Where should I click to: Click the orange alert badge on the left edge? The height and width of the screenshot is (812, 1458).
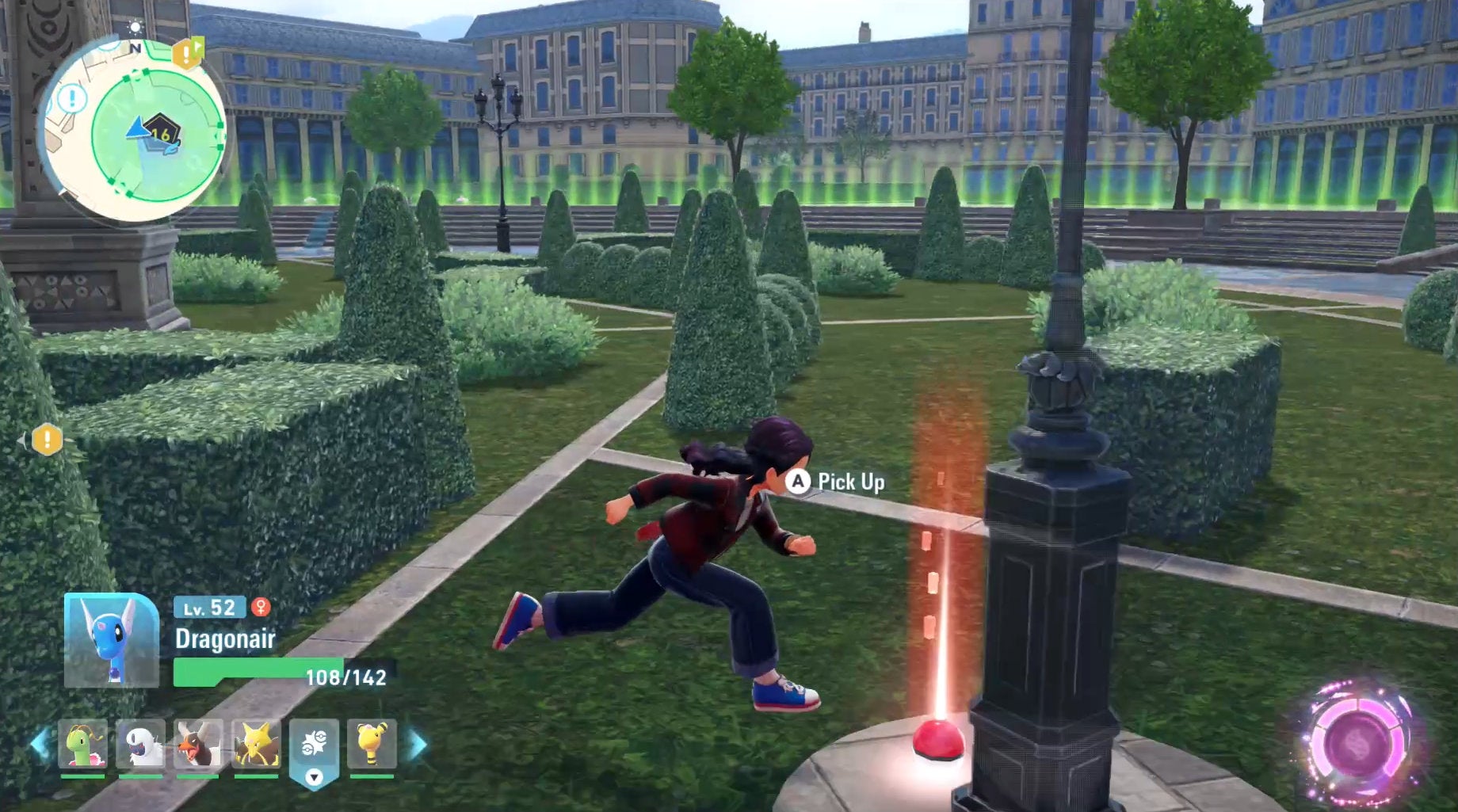point(46,440)
